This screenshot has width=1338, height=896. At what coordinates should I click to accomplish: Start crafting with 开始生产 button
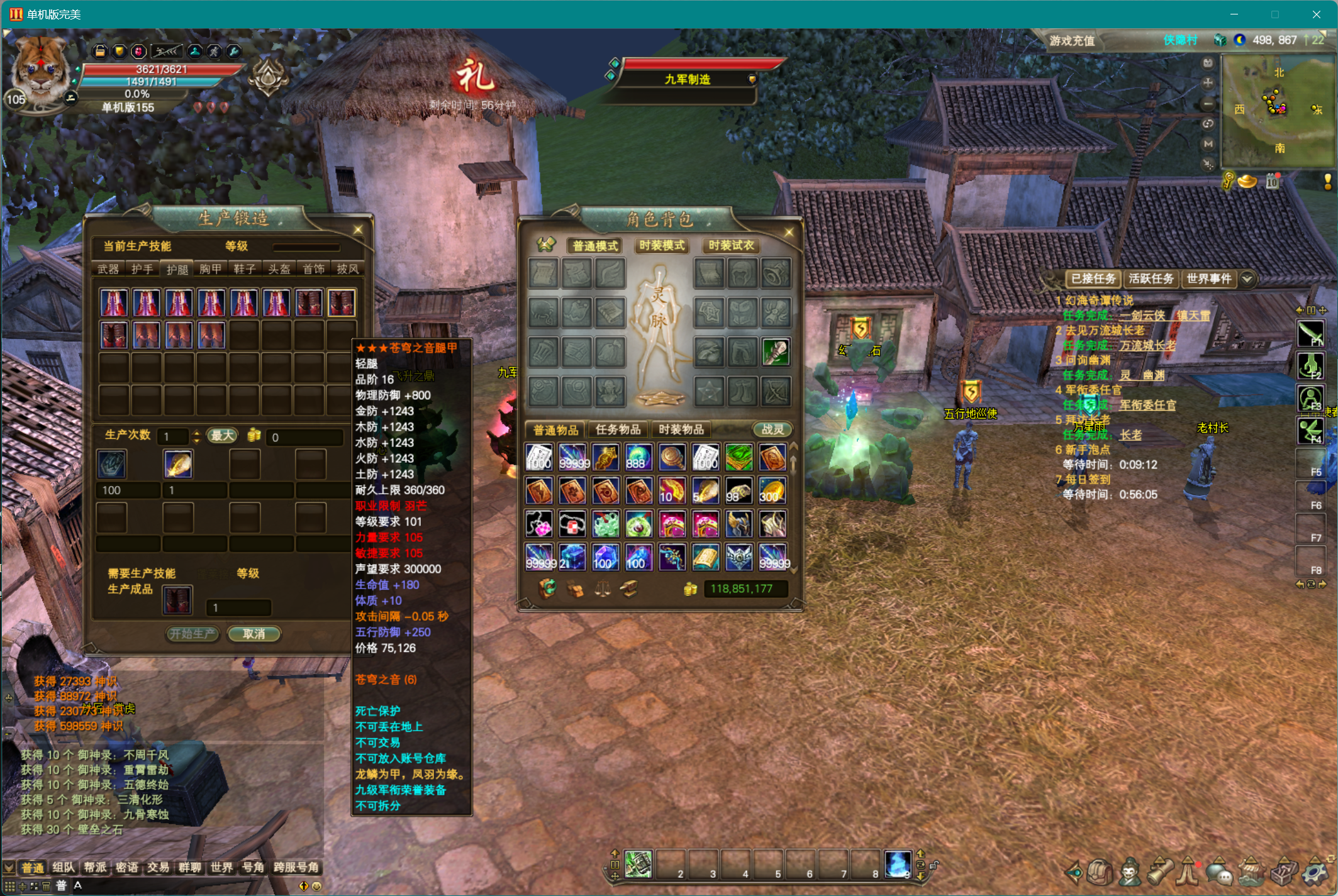point(192,634)
